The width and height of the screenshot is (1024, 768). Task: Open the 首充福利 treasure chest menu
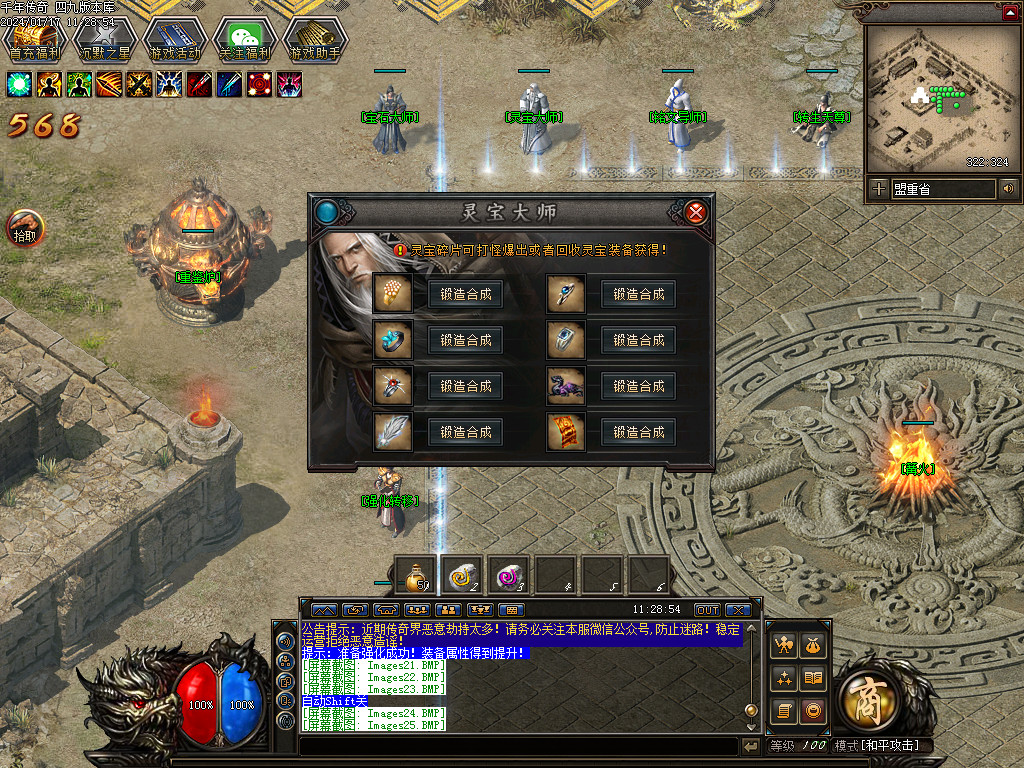(35, 39)
